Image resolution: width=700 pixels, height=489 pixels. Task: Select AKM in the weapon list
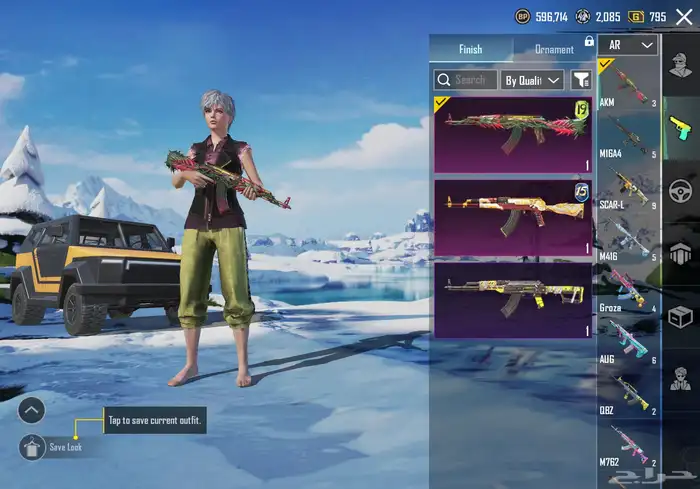click(629, 85)
